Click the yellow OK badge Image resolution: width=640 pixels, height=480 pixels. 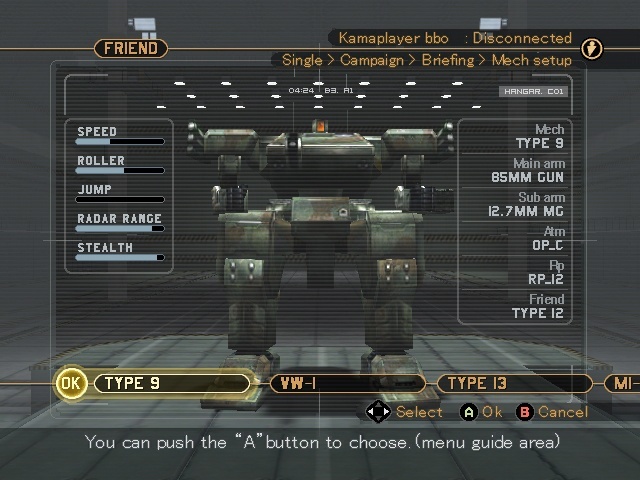point(71,383)
